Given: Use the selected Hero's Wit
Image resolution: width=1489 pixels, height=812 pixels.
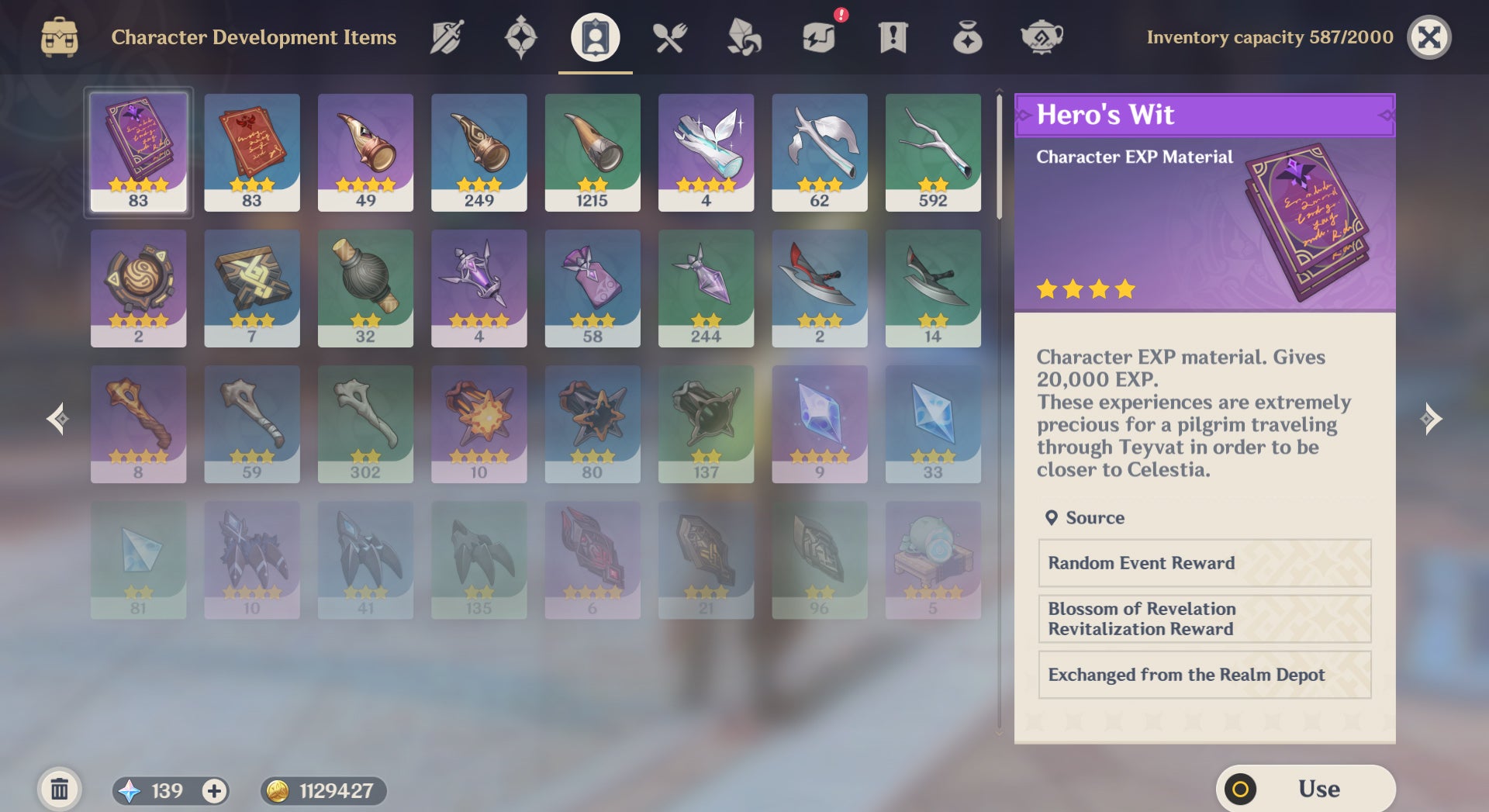Looking at the screenshot, I should pos(1305,789).
